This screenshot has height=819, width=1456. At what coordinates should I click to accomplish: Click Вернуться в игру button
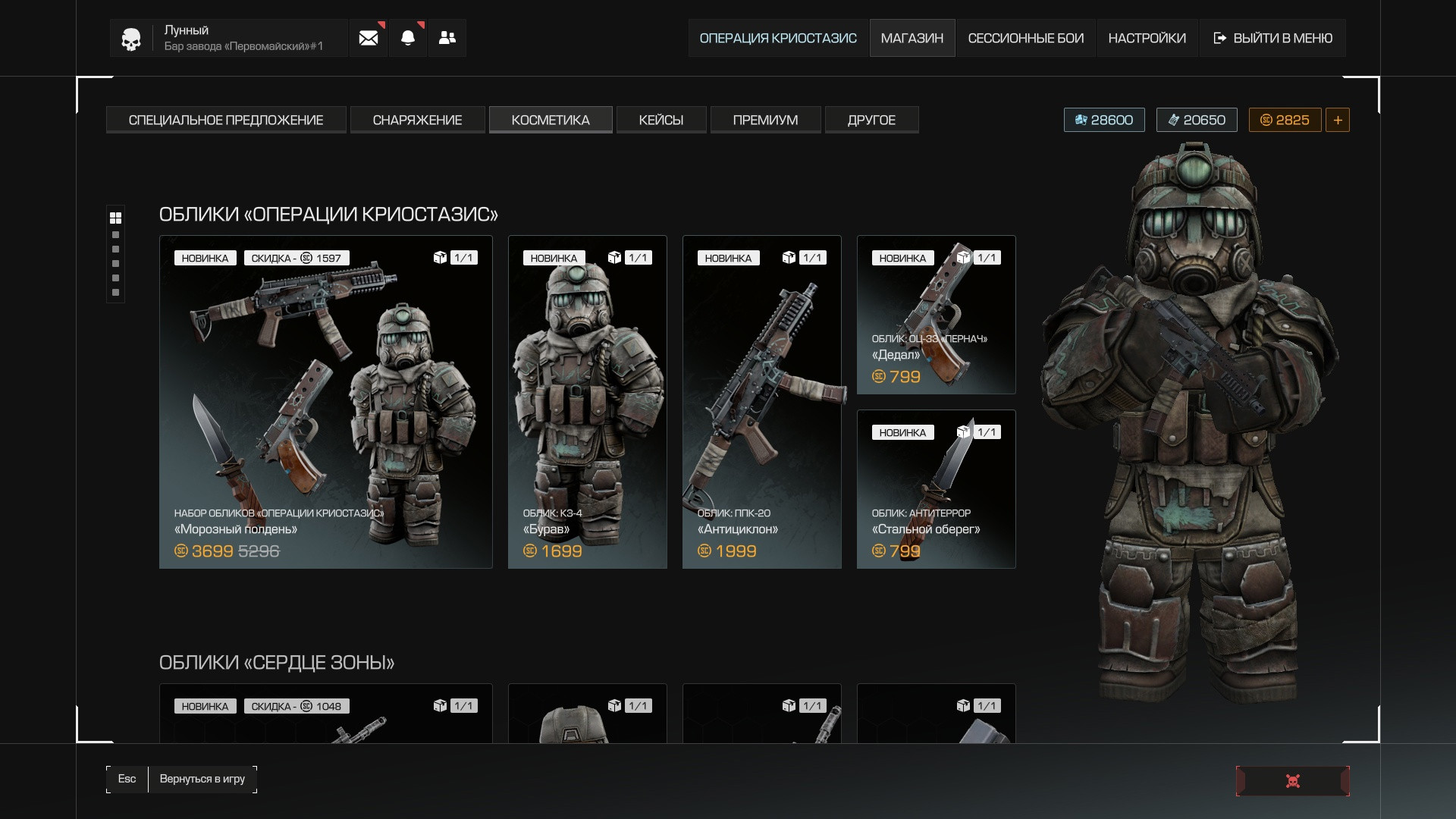tap(202, 779)
